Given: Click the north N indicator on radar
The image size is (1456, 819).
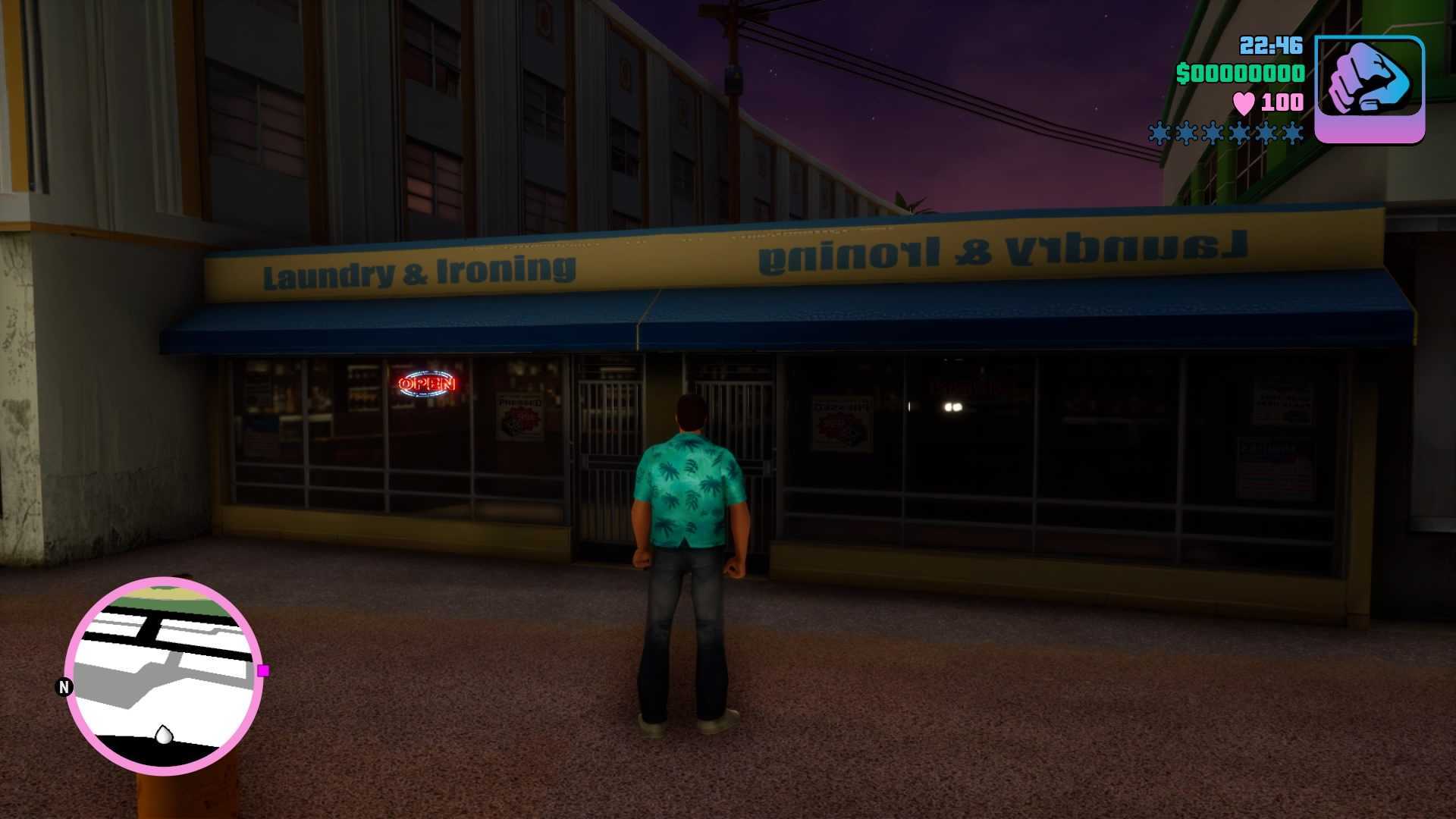Looking at the screenshot, I should click(x=64, y=687).
